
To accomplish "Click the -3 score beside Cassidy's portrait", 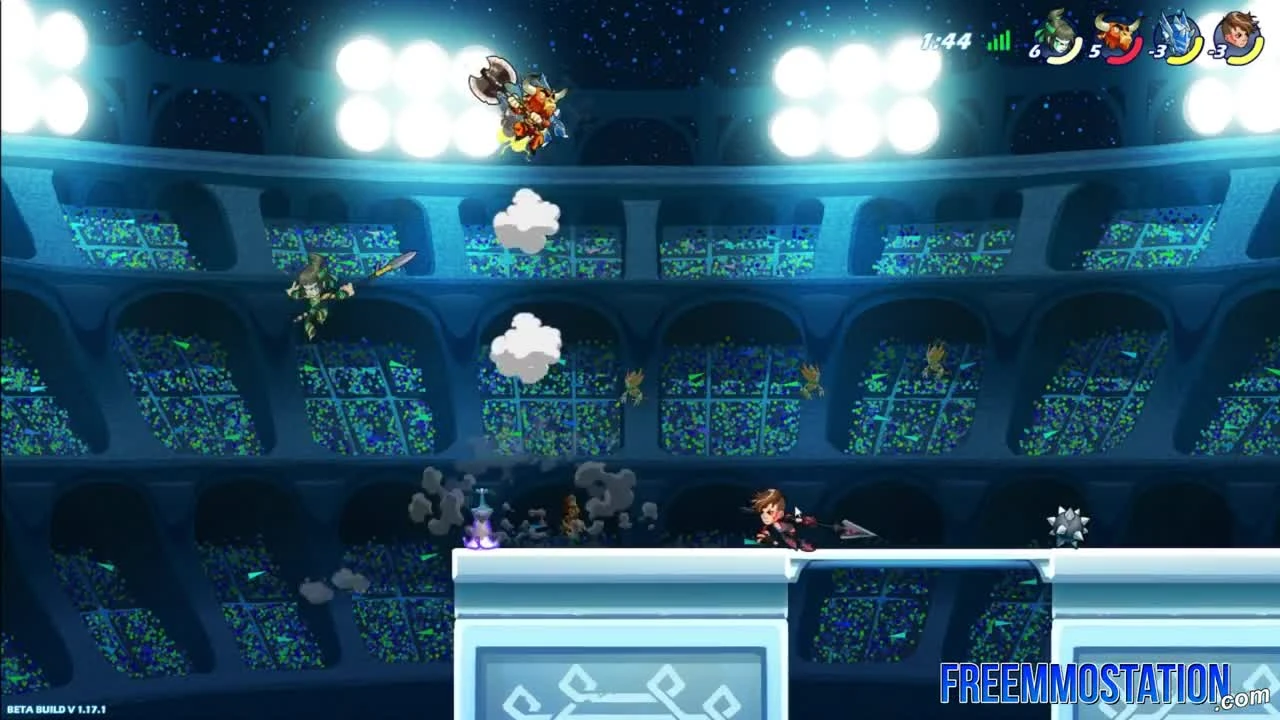I will pos(1218,52).
